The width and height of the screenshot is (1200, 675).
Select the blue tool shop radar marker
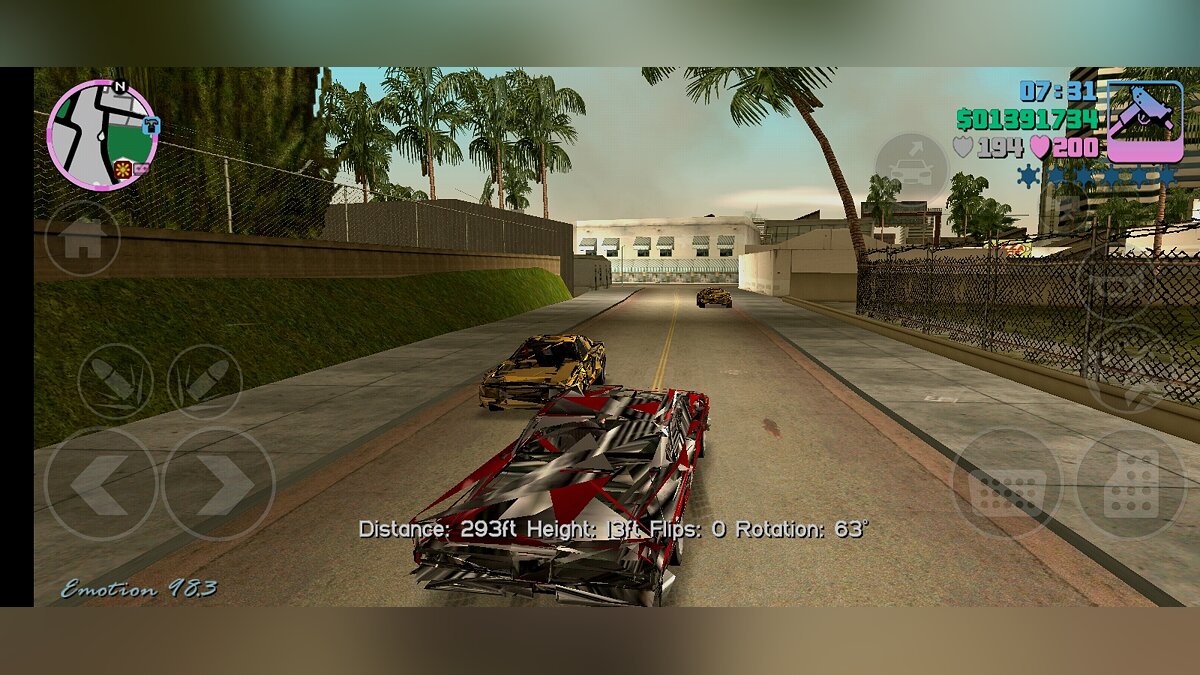151,125
